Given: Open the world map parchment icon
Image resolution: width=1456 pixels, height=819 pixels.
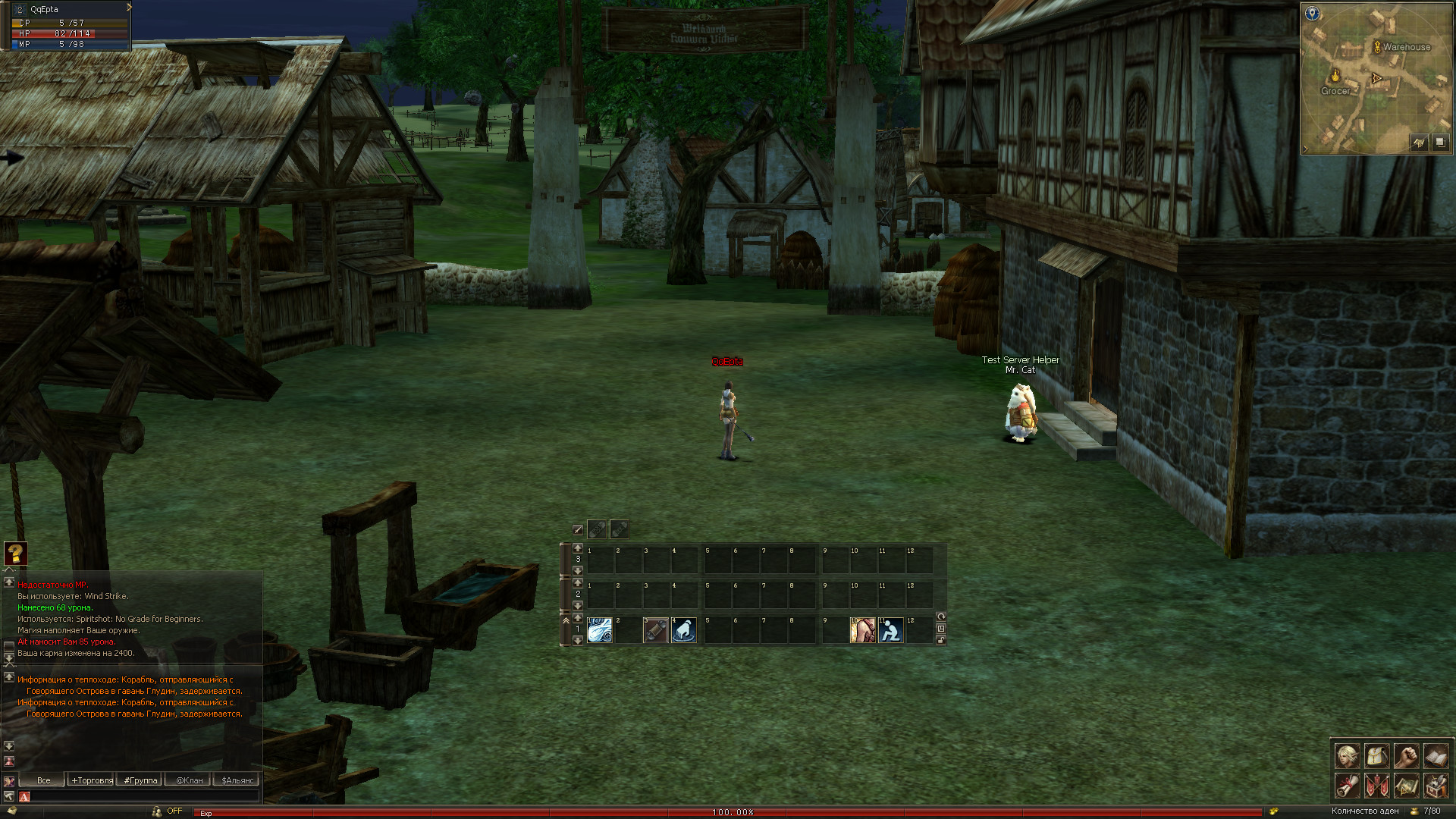Looking at the screenshot, I should (1406, 786).
